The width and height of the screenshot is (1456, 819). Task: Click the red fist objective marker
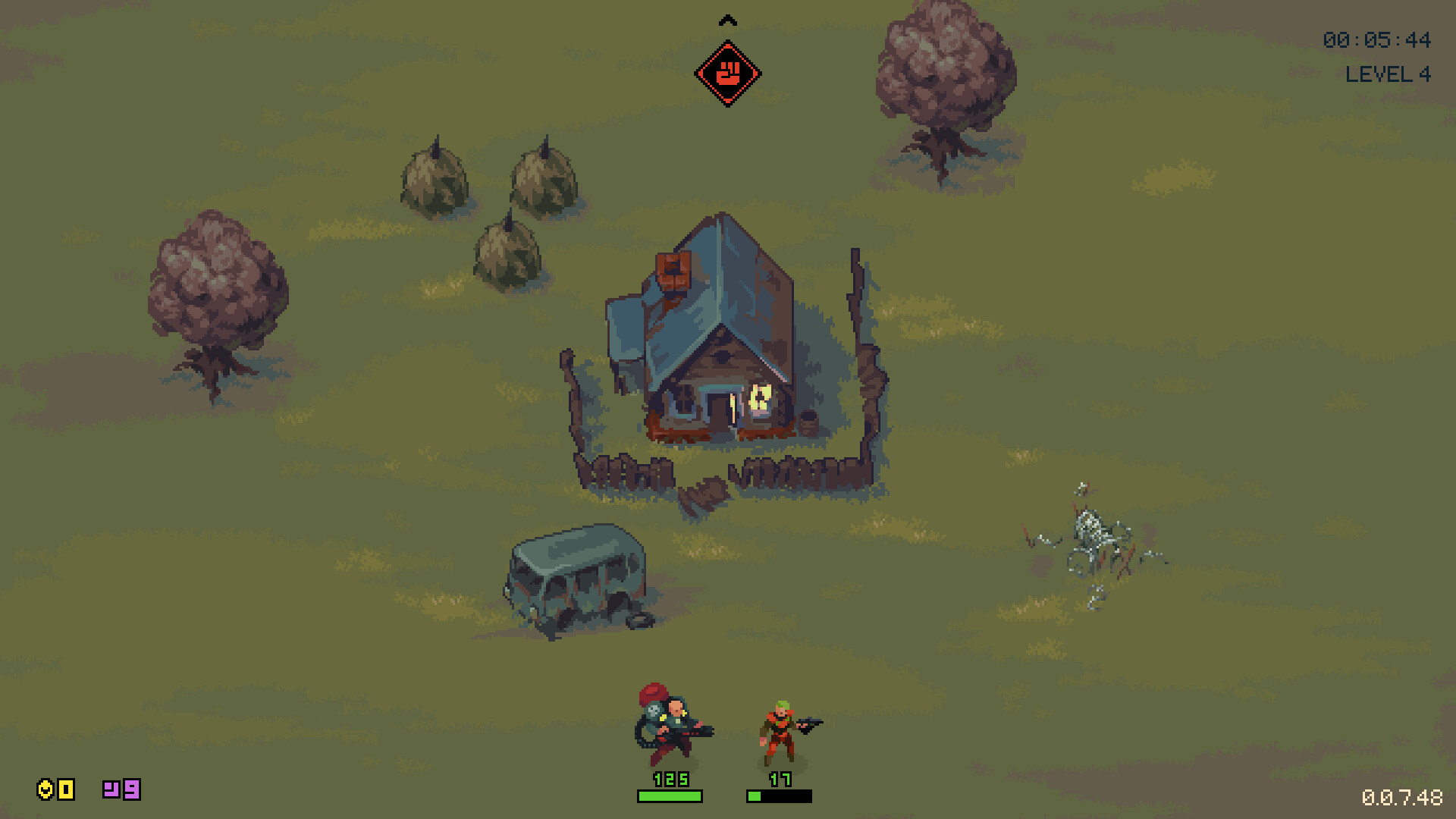coord(729,72)
